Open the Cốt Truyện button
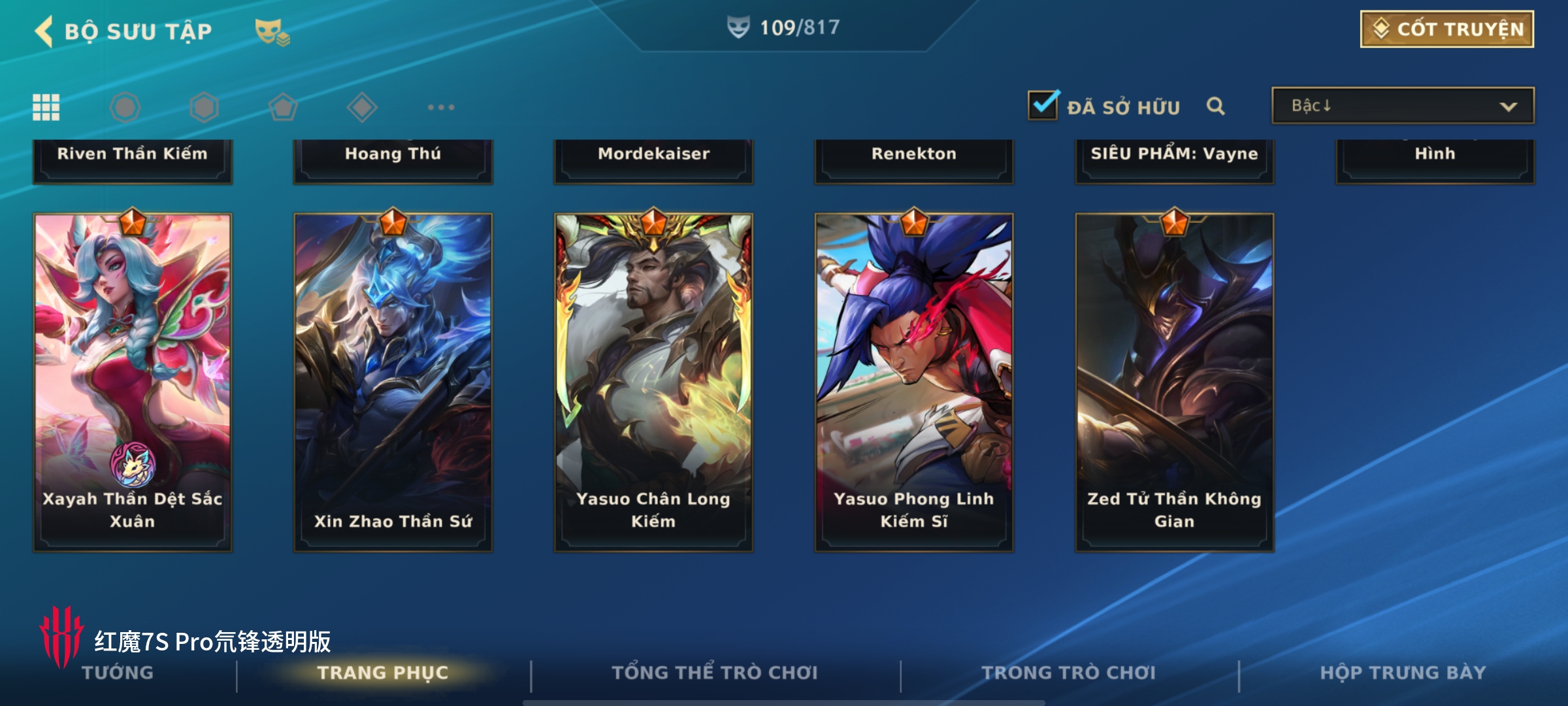The width and height of the screenshot is (1568, 706). pos(1446,29)
